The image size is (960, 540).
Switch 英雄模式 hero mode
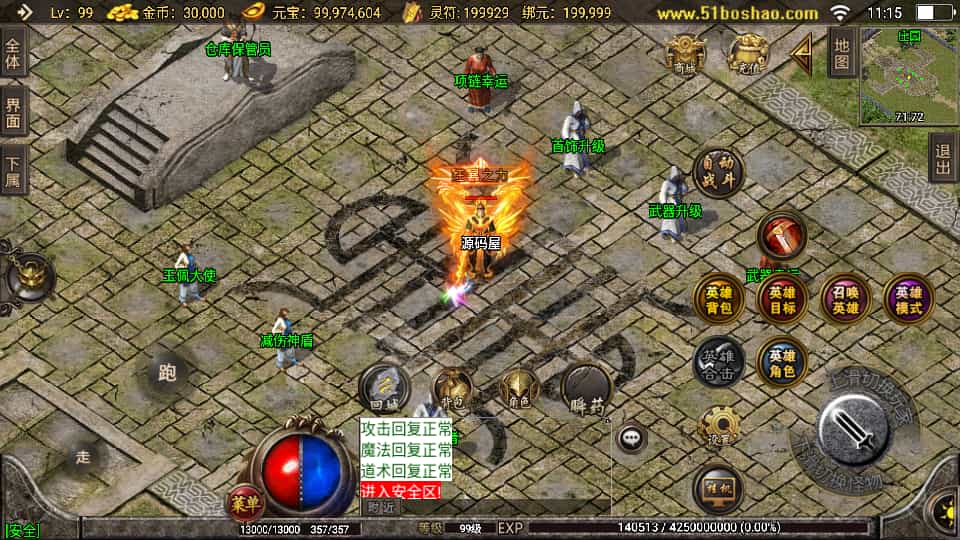[x=908, y=299]
